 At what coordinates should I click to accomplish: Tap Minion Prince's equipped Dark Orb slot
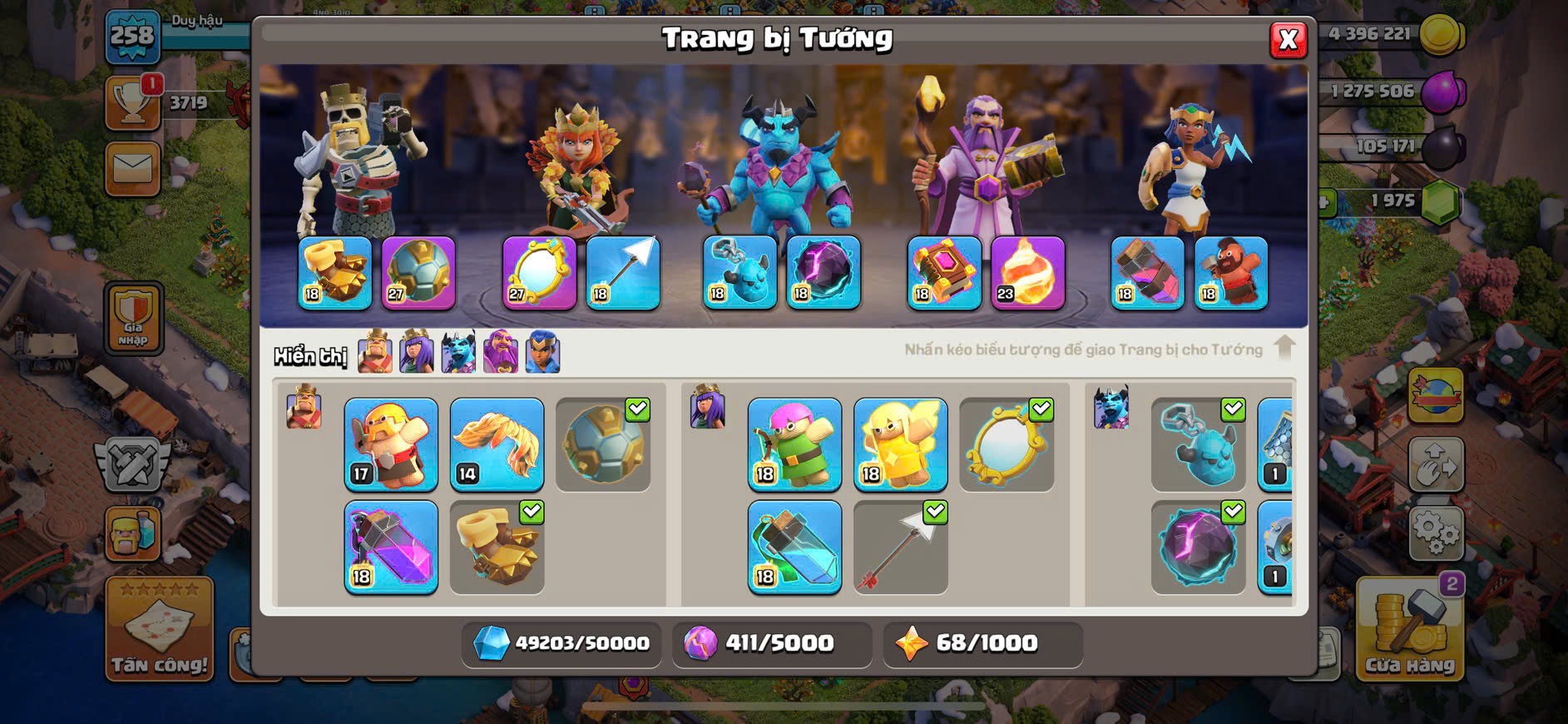tap(823, 273)
